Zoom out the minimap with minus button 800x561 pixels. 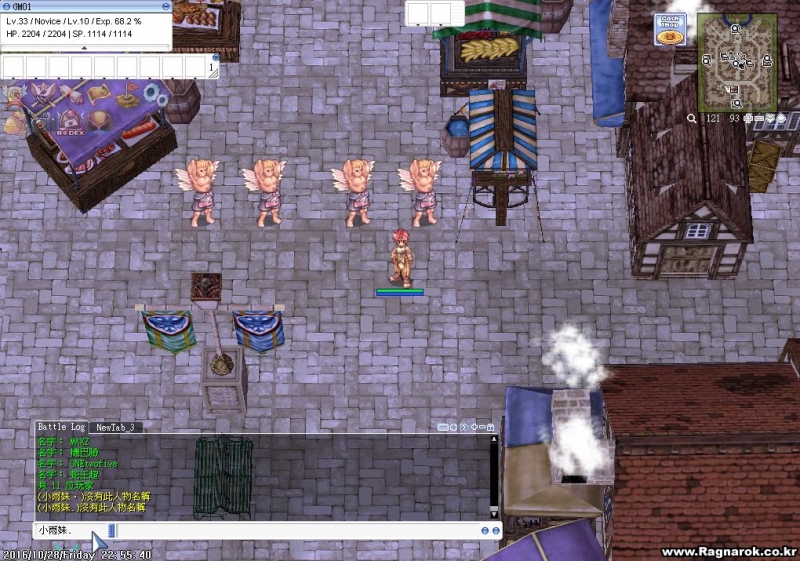pyautogui.click(x=759, y=118)
